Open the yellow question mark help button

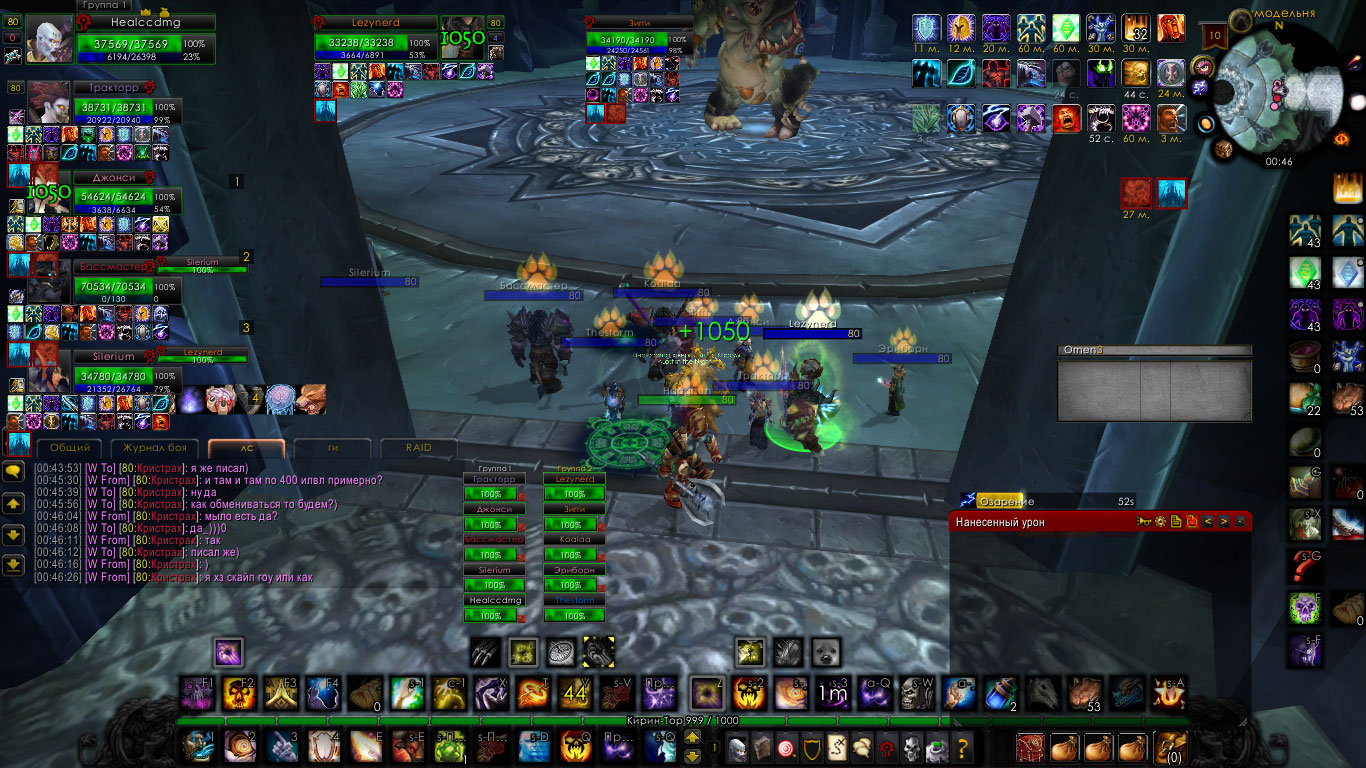point(962,747)
